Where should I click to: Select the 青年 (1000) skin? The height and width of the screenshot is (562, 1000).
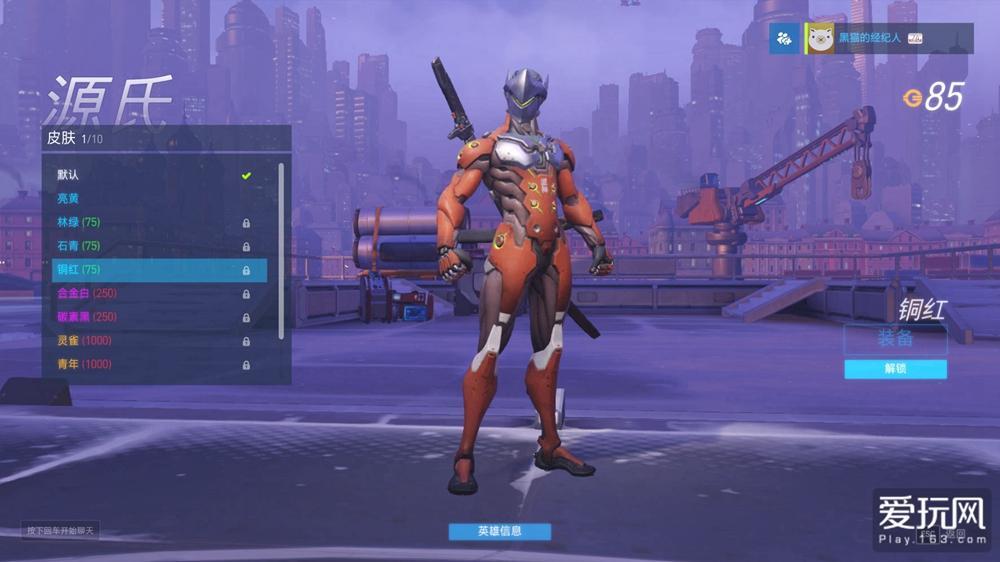pos(150,364)
